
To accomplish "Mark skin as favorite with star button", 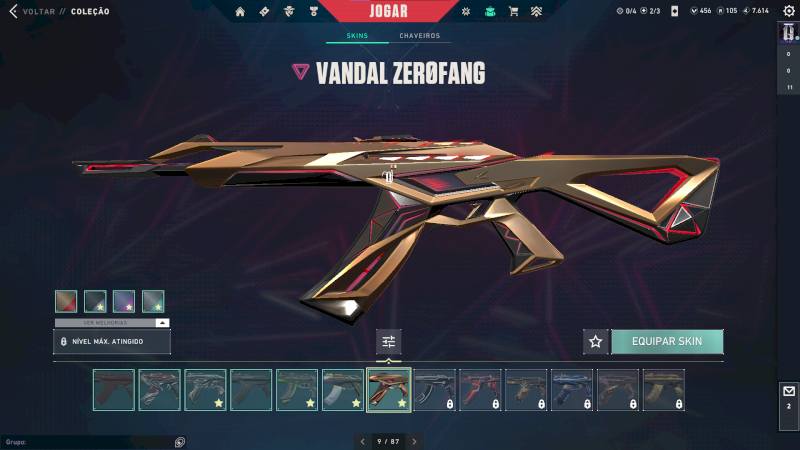I will click(596, 342).
